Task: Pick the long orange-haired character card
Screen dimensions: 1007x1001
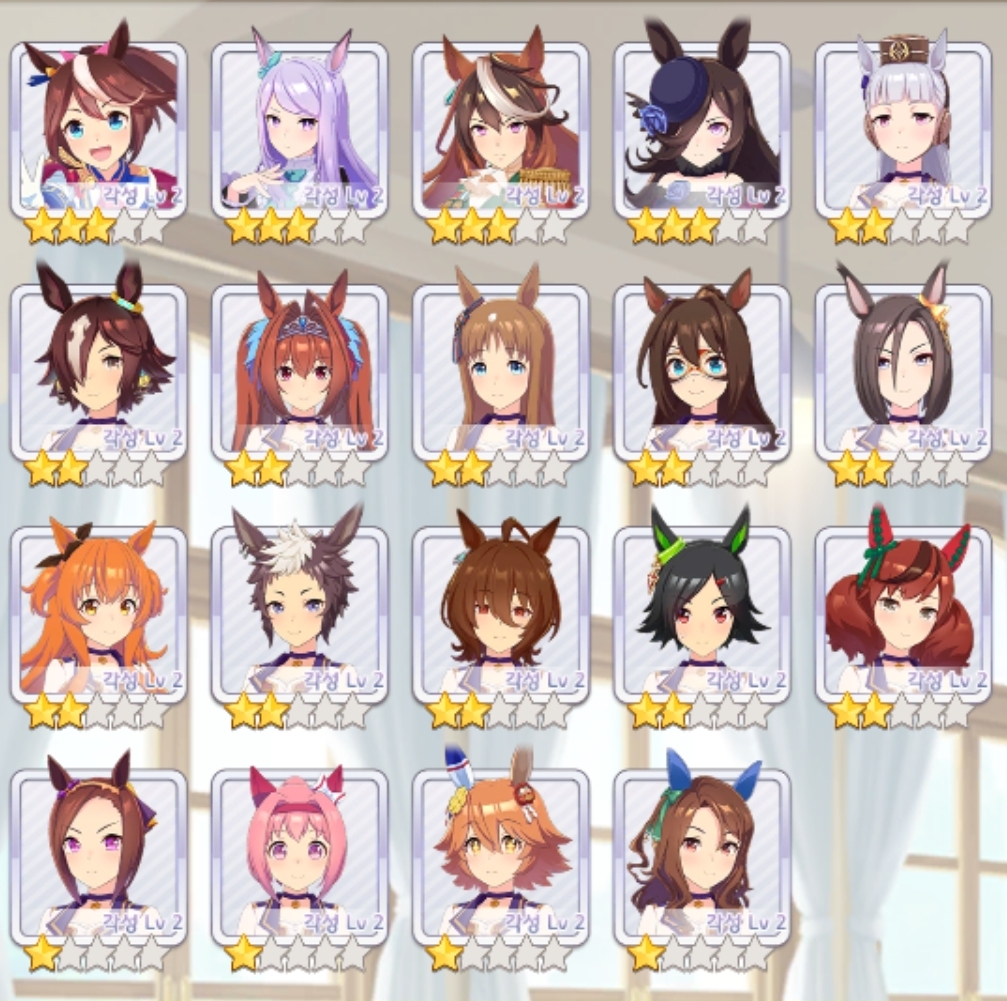Action: (x=99, y=614)
